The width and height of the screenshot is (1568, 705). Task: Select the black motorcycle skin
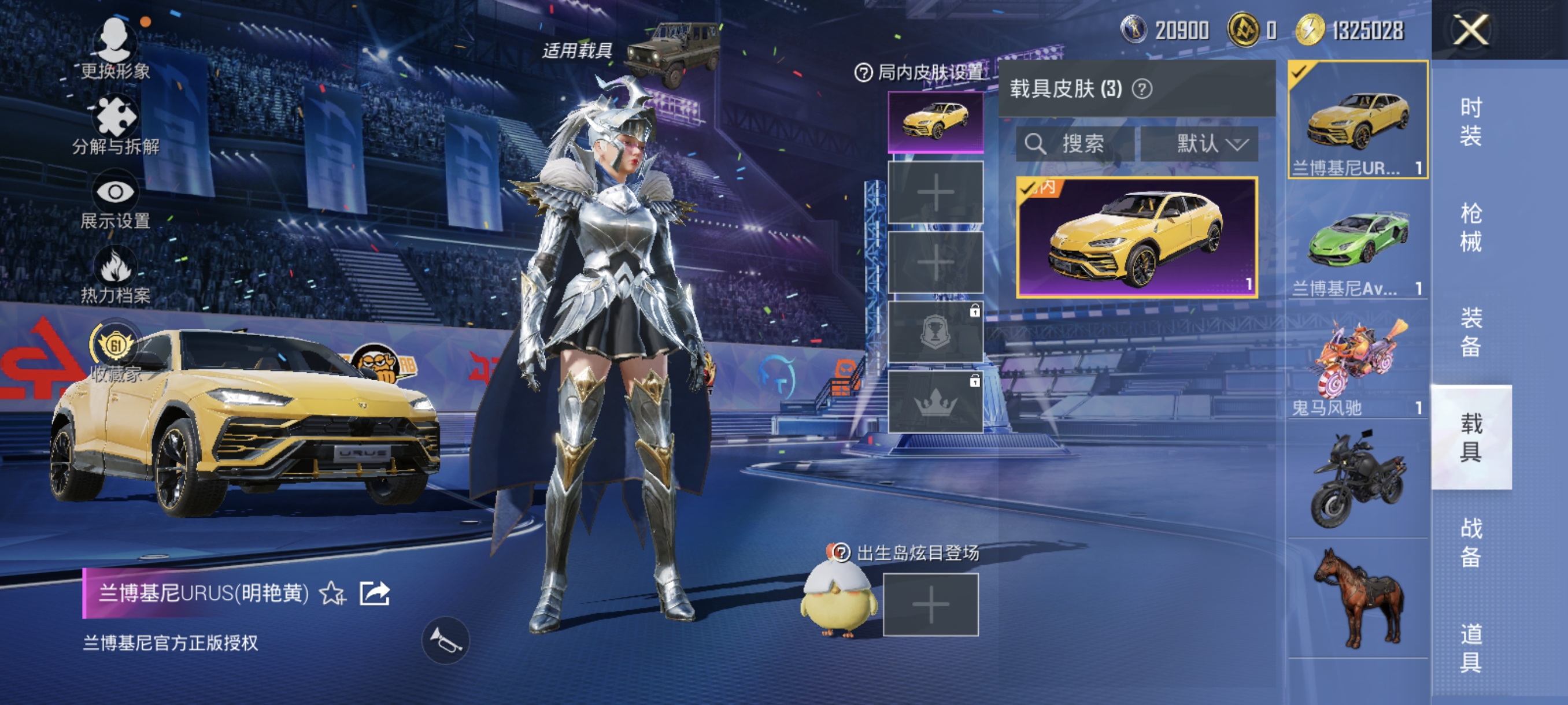(1358, 478)
